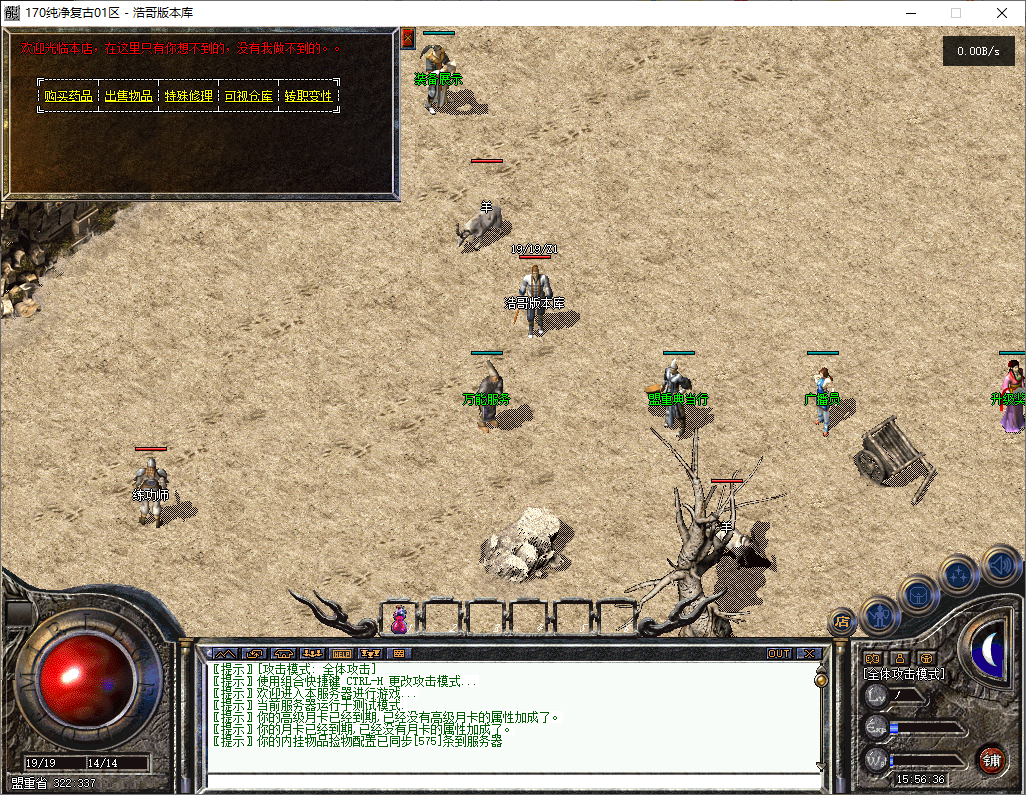Choose the 转职变性 class change option
Screen dimensions: 1026x795
[308, 96]
